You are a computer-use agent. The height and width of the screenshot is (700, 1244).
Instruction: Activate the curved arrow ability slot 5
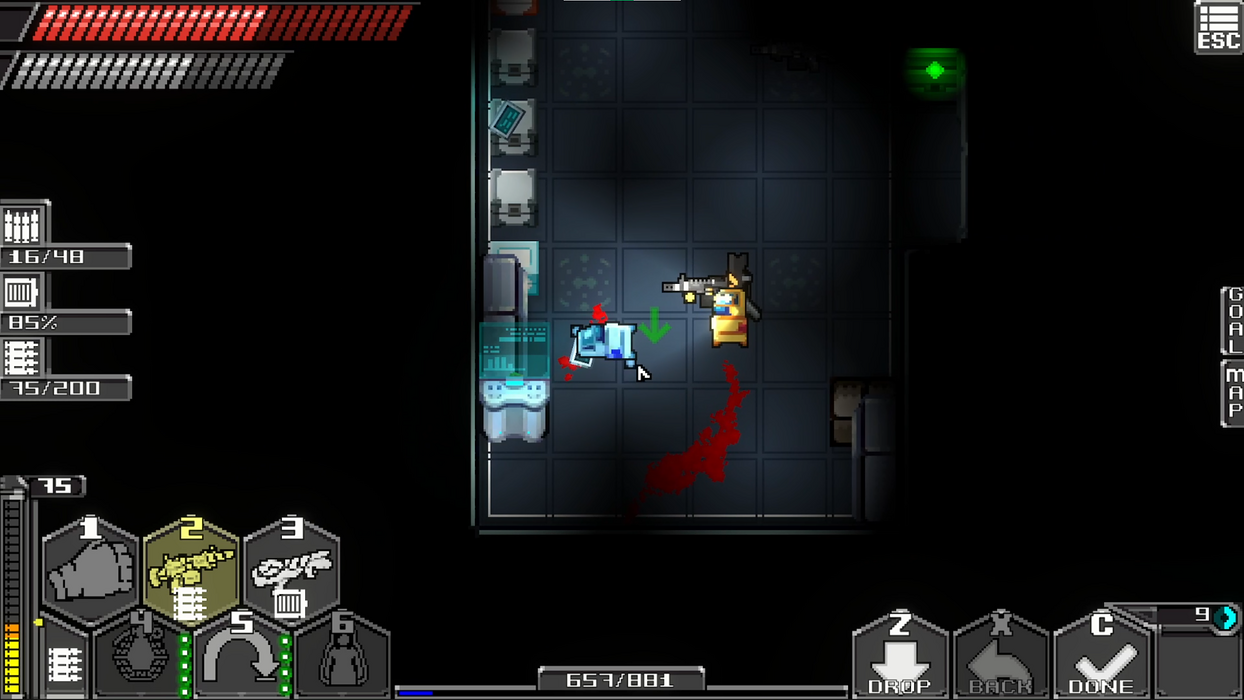coord(242,656)
